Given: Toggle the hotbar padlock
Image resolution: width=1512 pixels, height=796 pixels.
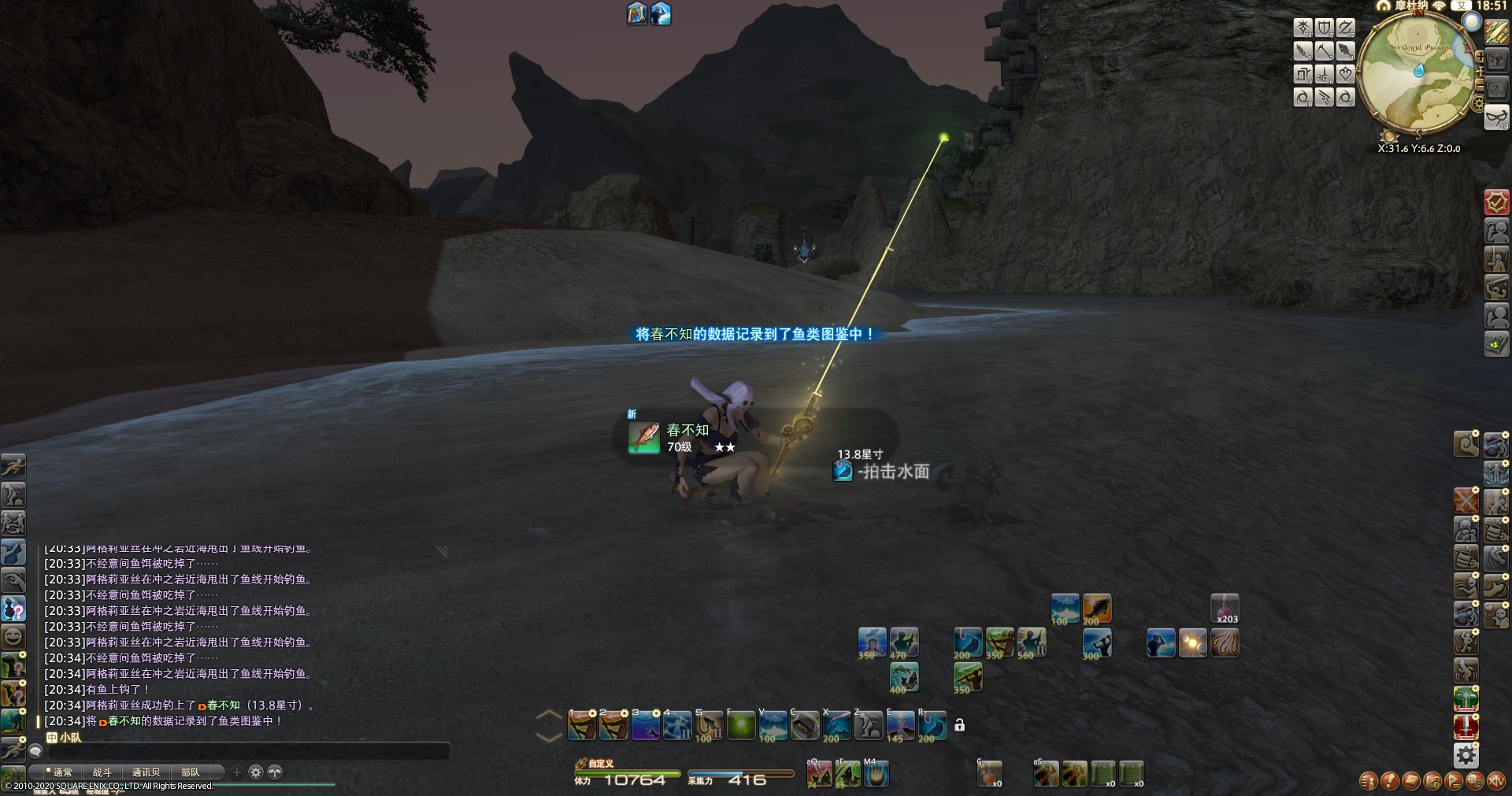Looking at the screenshot, I should [x=959, y=725].
